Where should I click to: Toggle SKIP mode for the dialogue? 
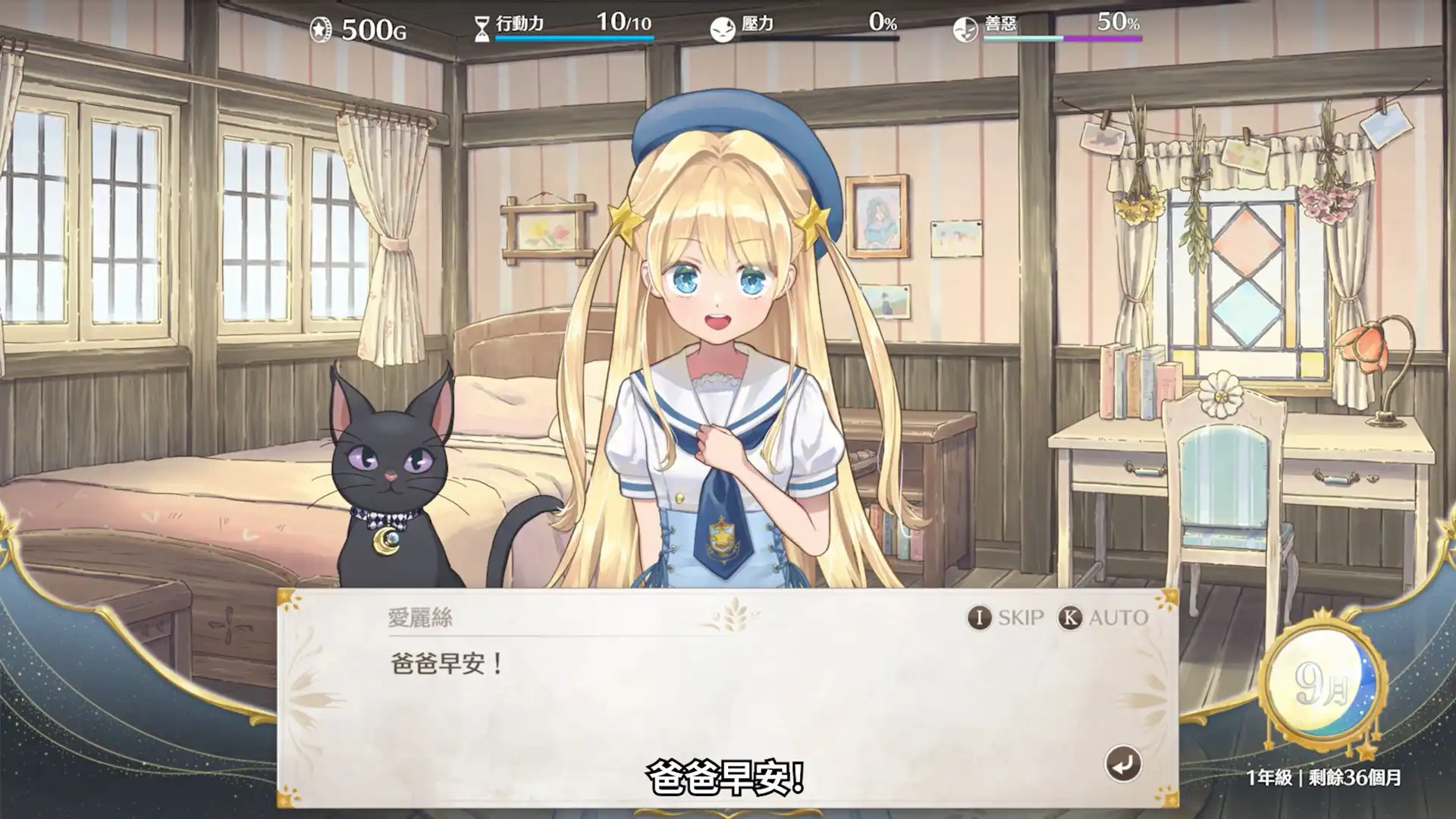1020,617
